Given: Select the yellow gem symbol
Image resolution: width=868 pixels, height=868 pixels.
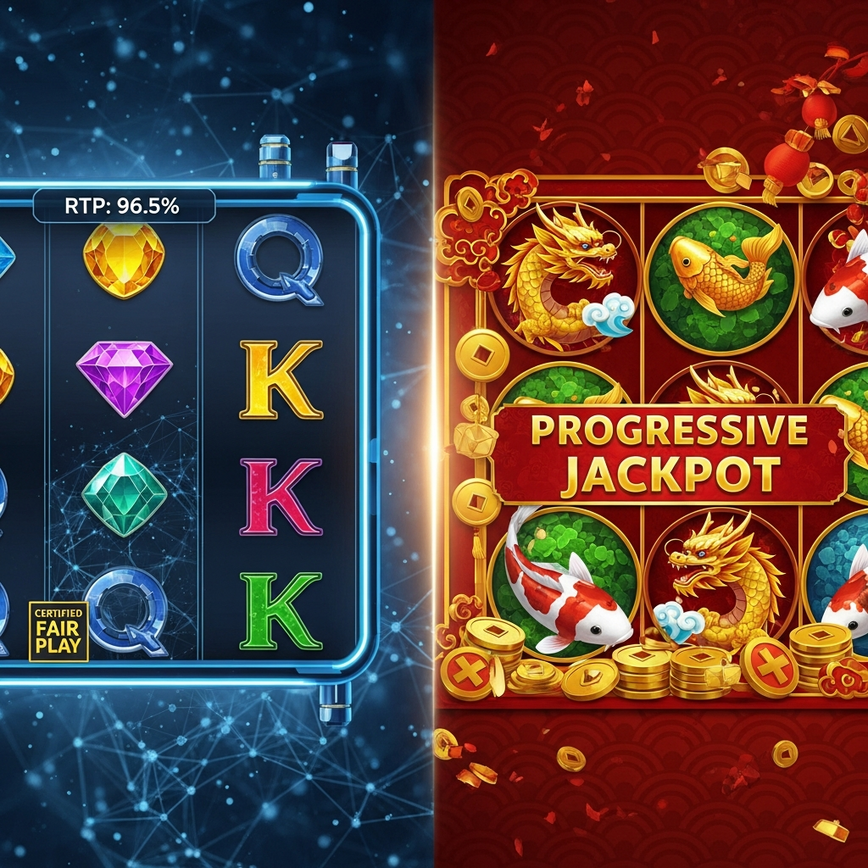Looking at the screenshot, I should [124, 260].
